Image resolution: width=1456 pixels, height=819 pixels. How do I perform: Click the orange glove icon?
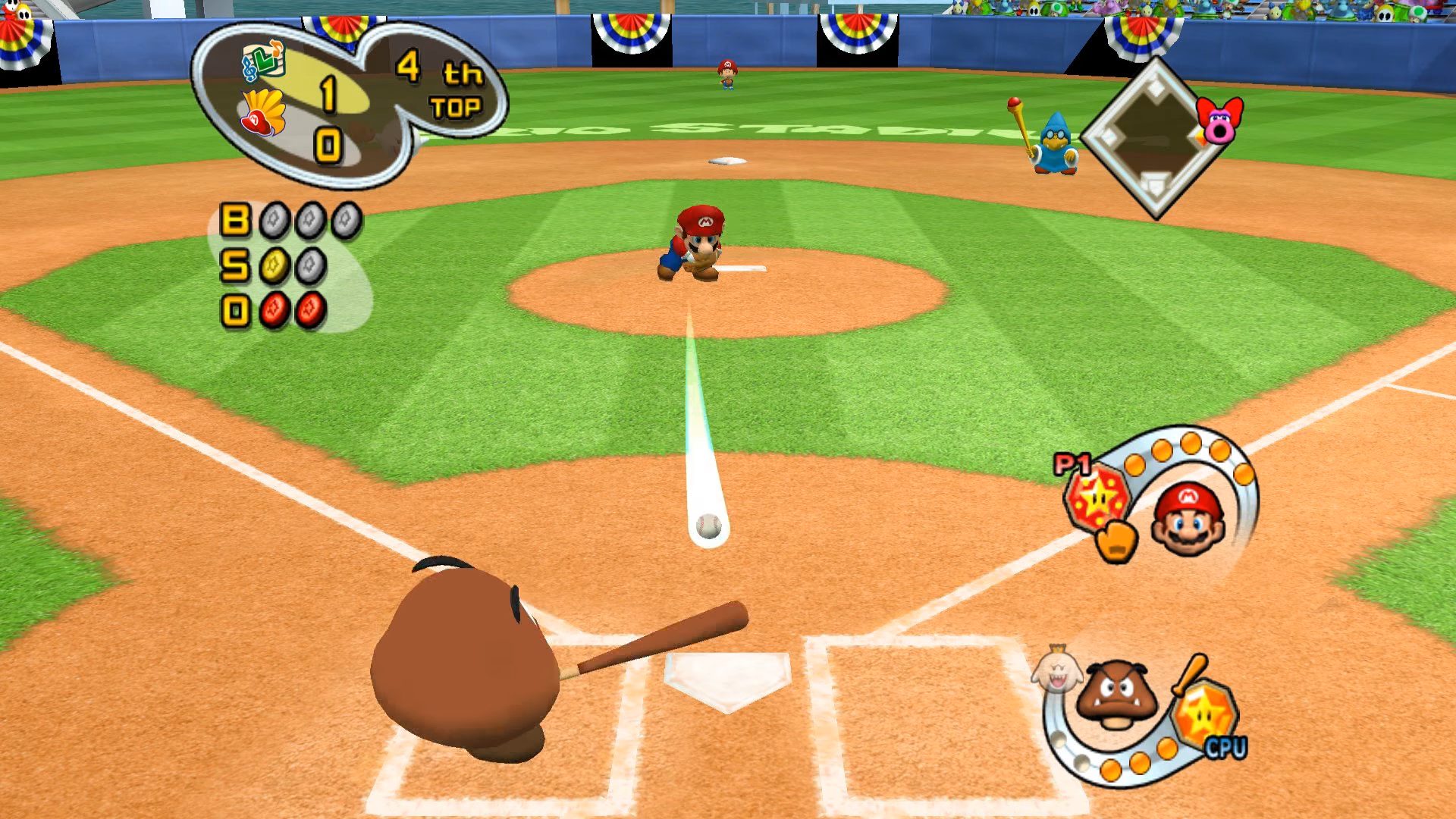point(1116,540)
